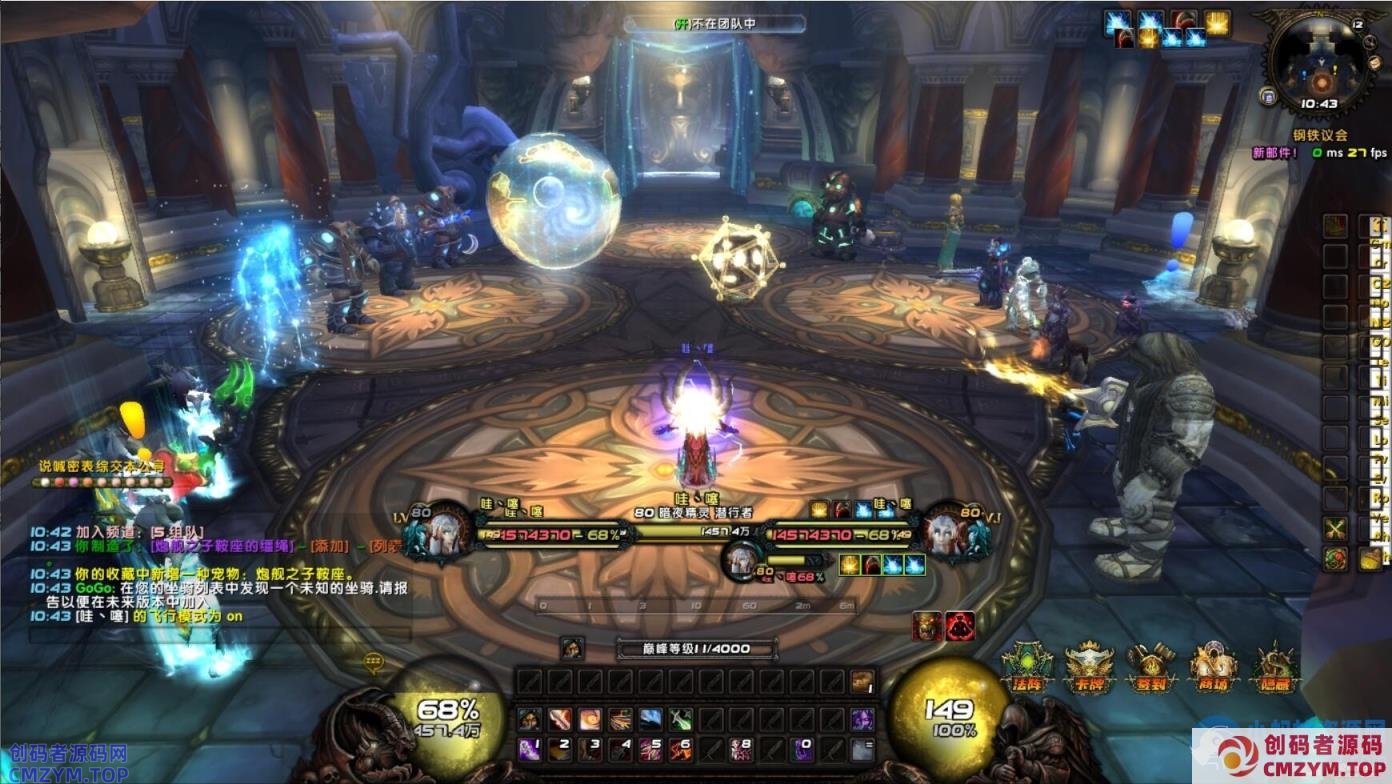Click the 不在团队中 raid status bar
The height and width of the screenshot is (784, 1392).
pyautogui.click(x=714, y=24)
